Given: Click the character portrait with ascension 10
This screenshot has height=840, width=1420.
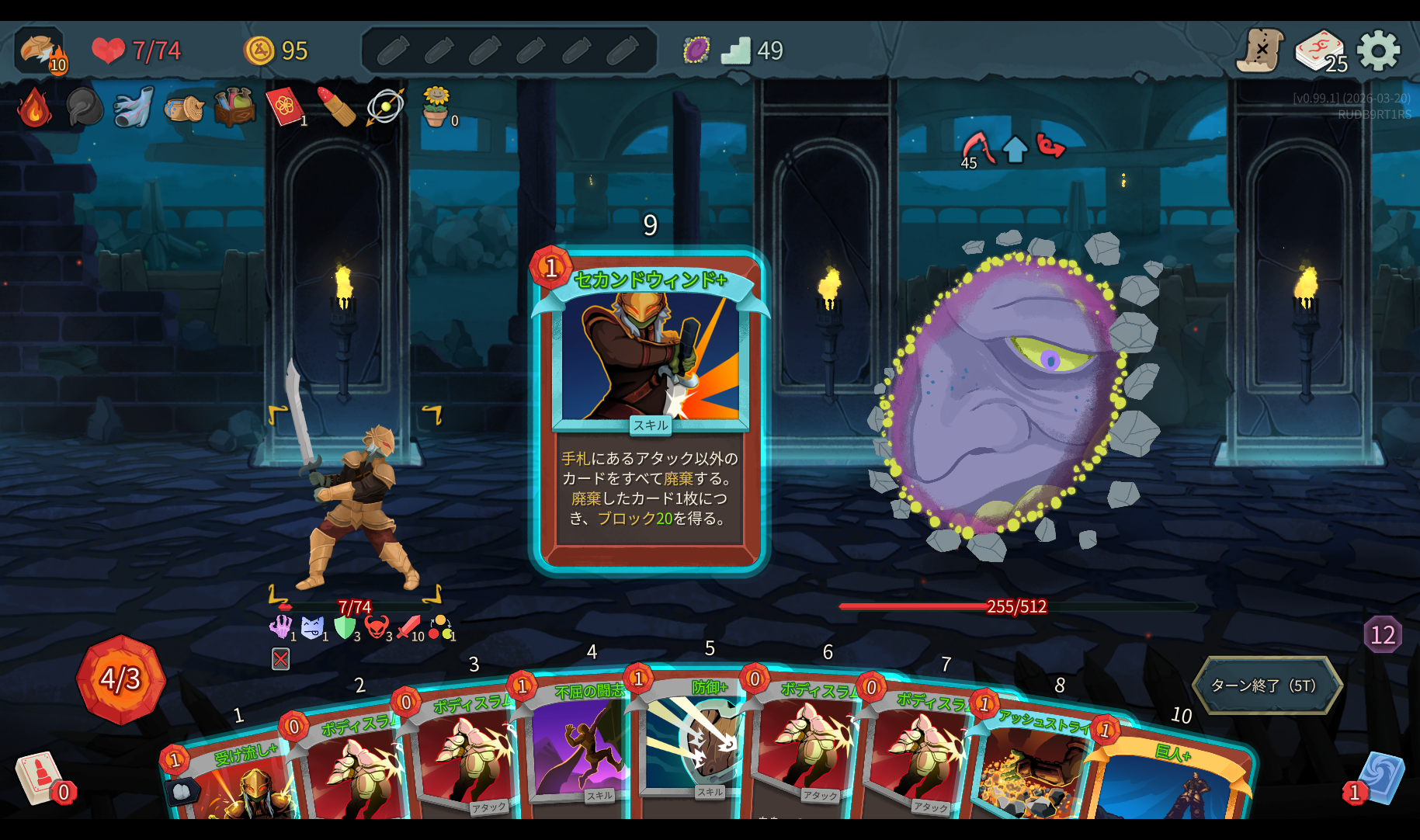Looking at the screenshot, I should click(x=40, y=51).
